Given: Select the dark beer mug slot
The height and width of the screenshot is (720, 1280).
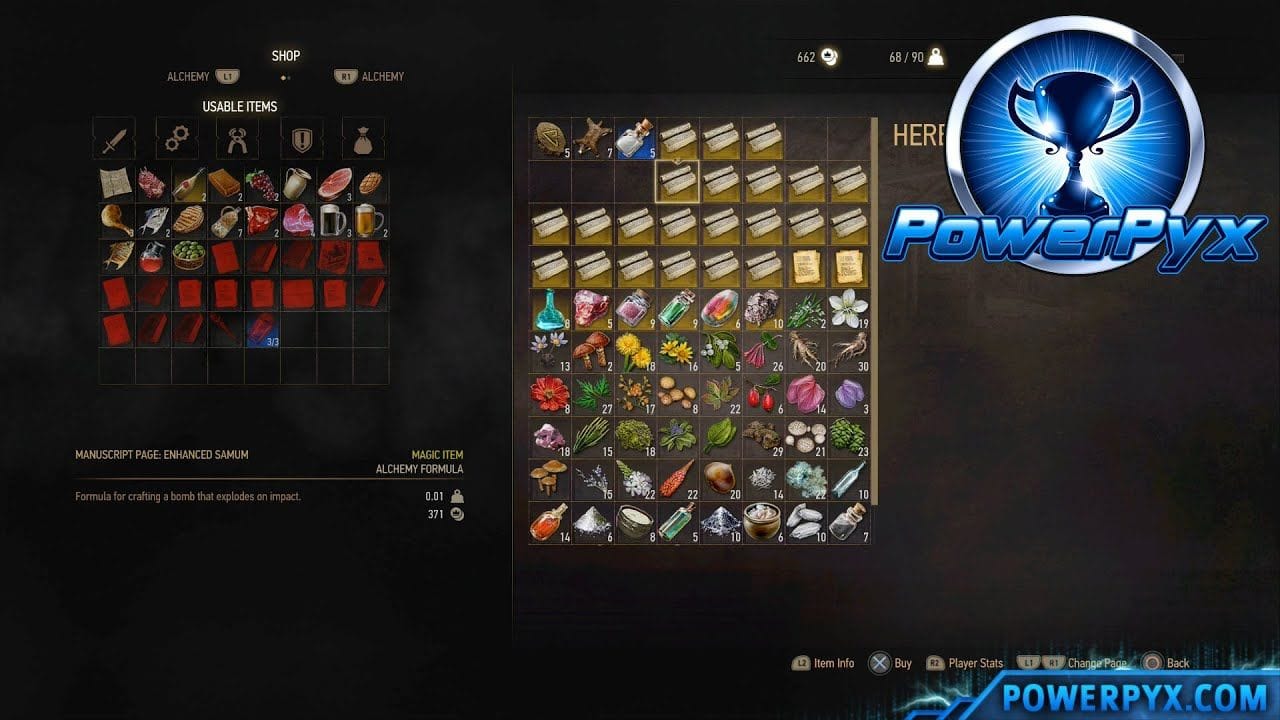Looking at the screenshot, I should 333,220.
